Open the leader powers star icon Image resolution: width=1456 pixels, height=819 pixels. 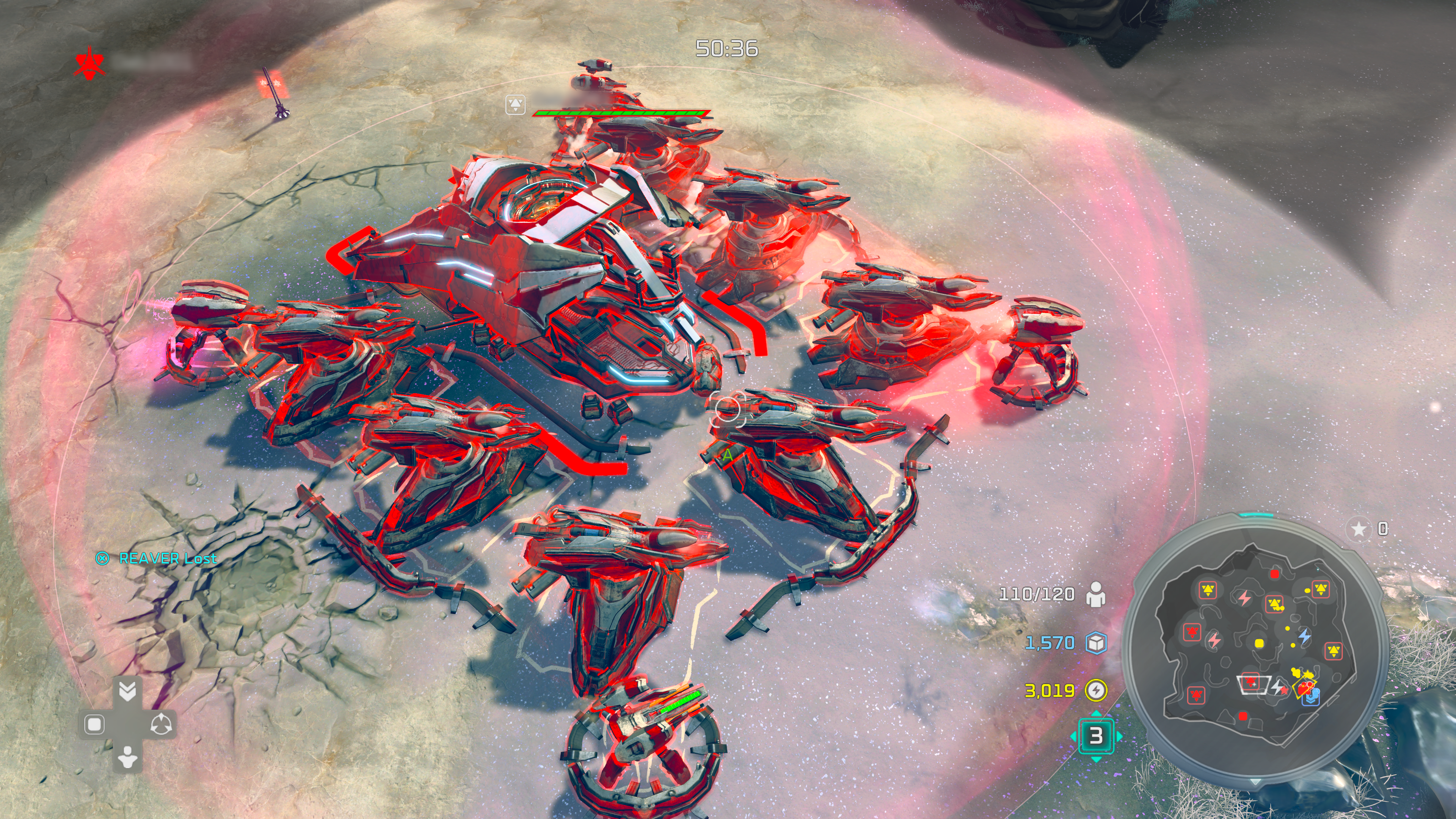[1358, 529]
